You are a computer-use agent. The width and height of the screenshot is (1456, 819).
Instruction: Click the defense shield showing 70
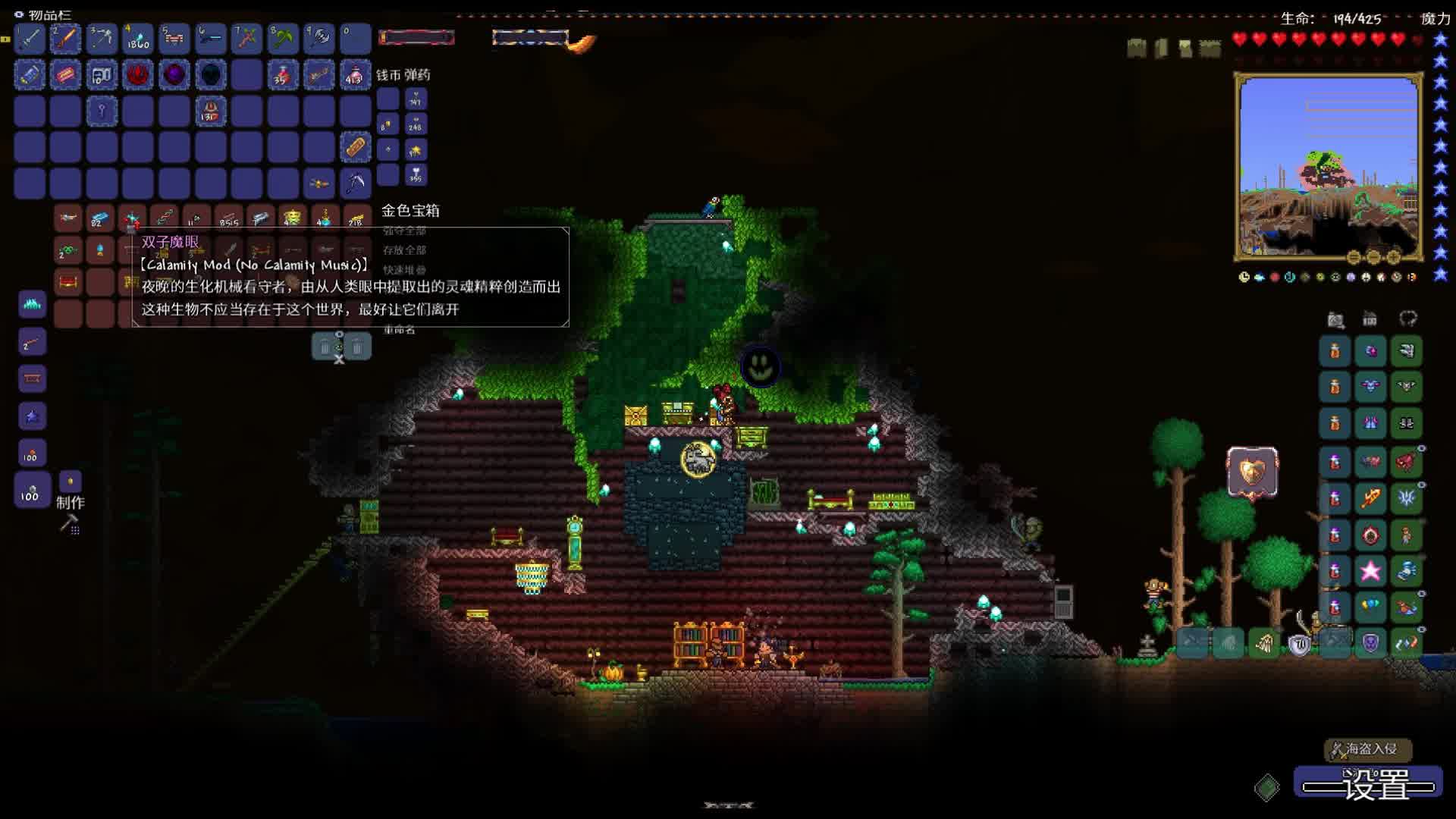[x=1300, y=645]
